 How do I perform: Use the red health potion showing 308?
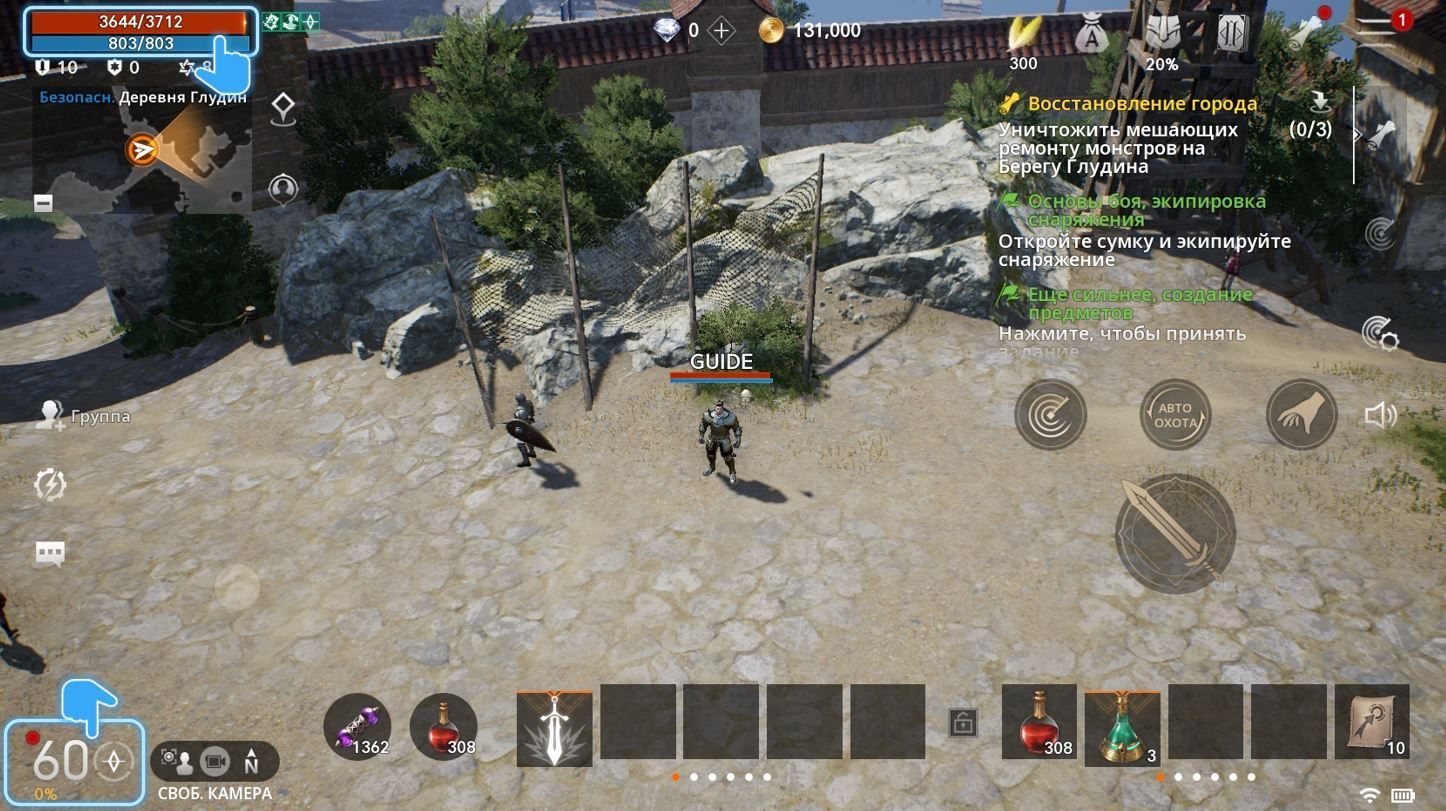pyautogui.click(x=444, y=724)
